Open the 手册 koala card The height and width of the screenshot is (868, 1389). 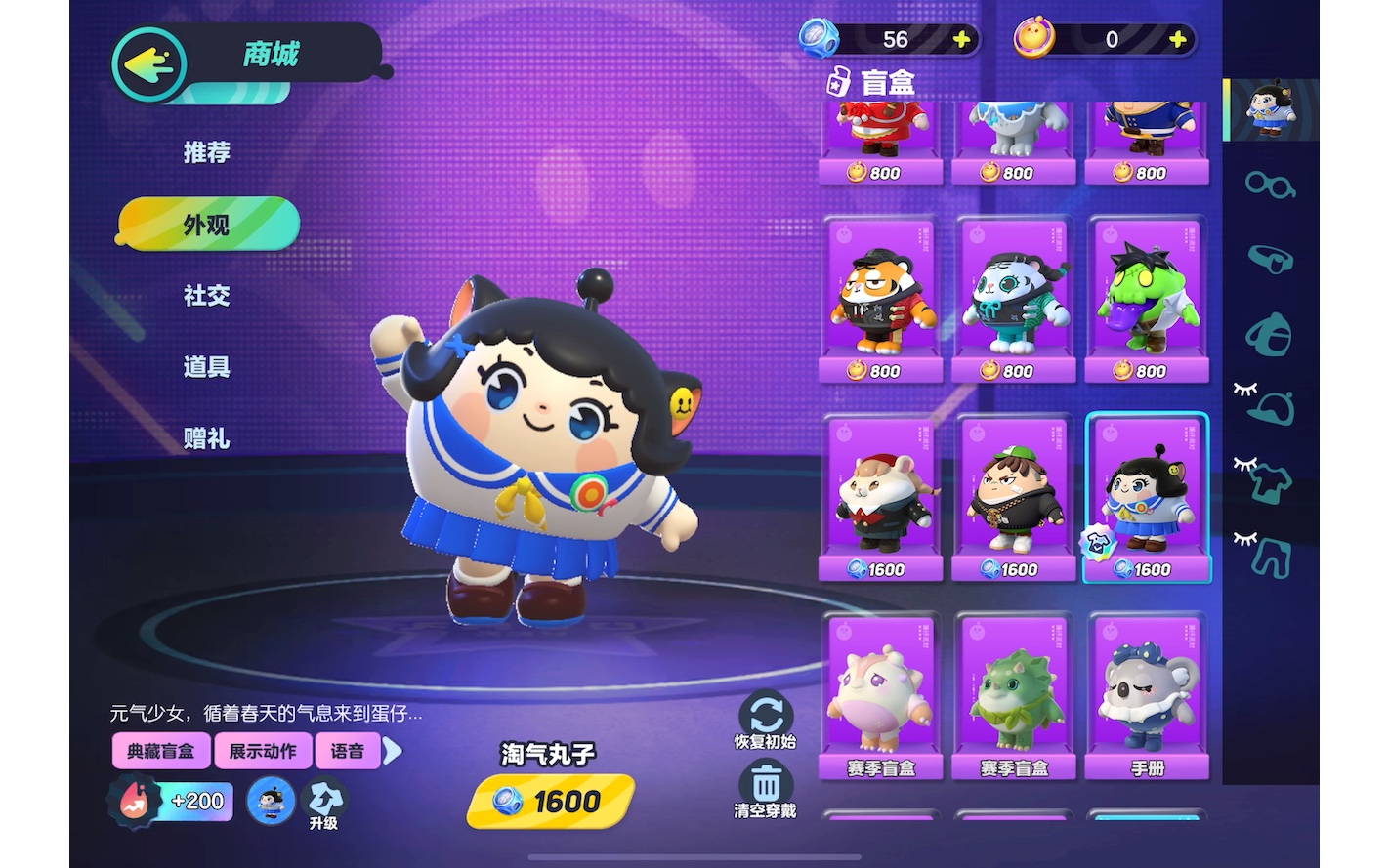pos(1148,696)
